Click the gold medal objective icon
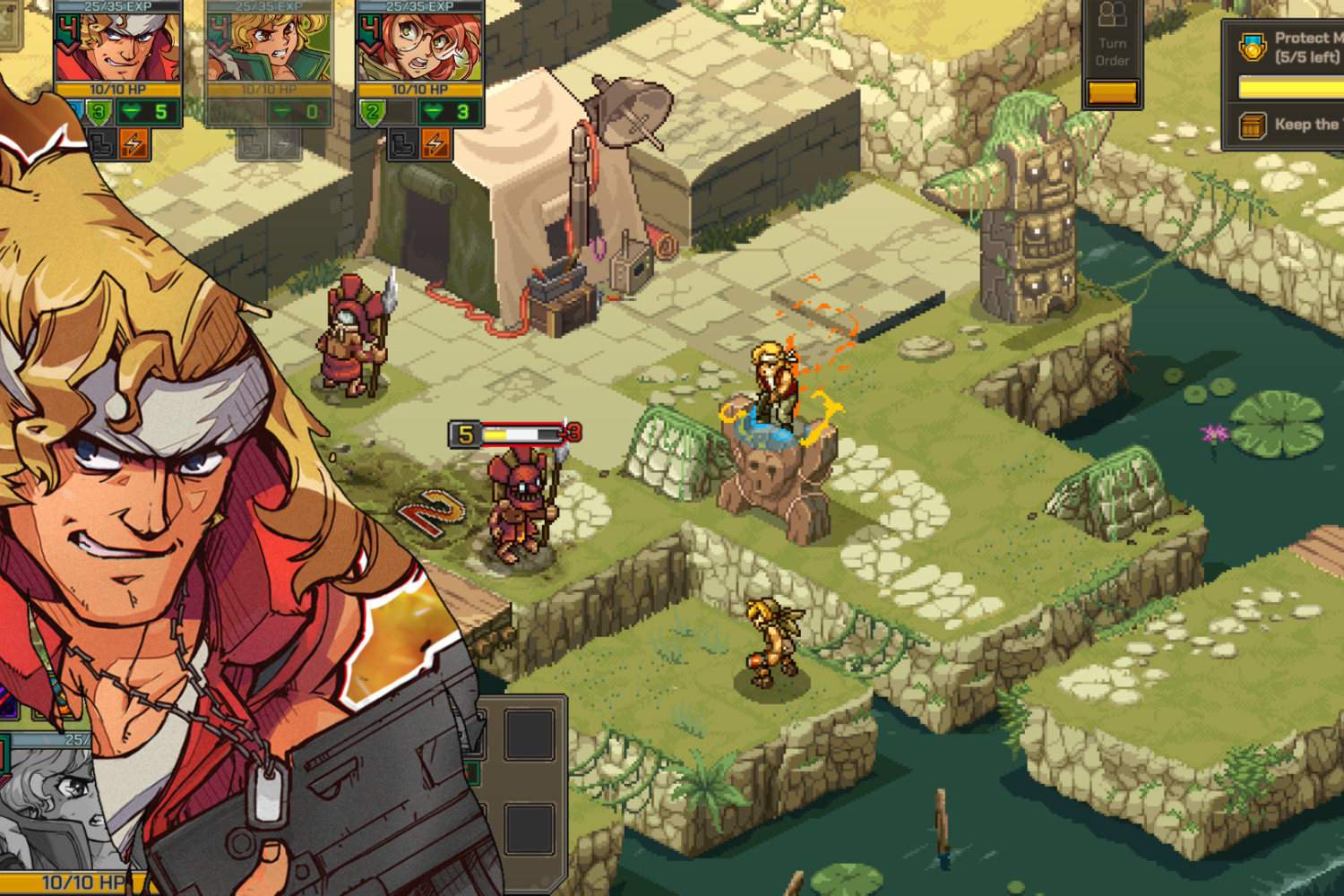Viewport: 1344px width, 896px height. click(1254, 47)
